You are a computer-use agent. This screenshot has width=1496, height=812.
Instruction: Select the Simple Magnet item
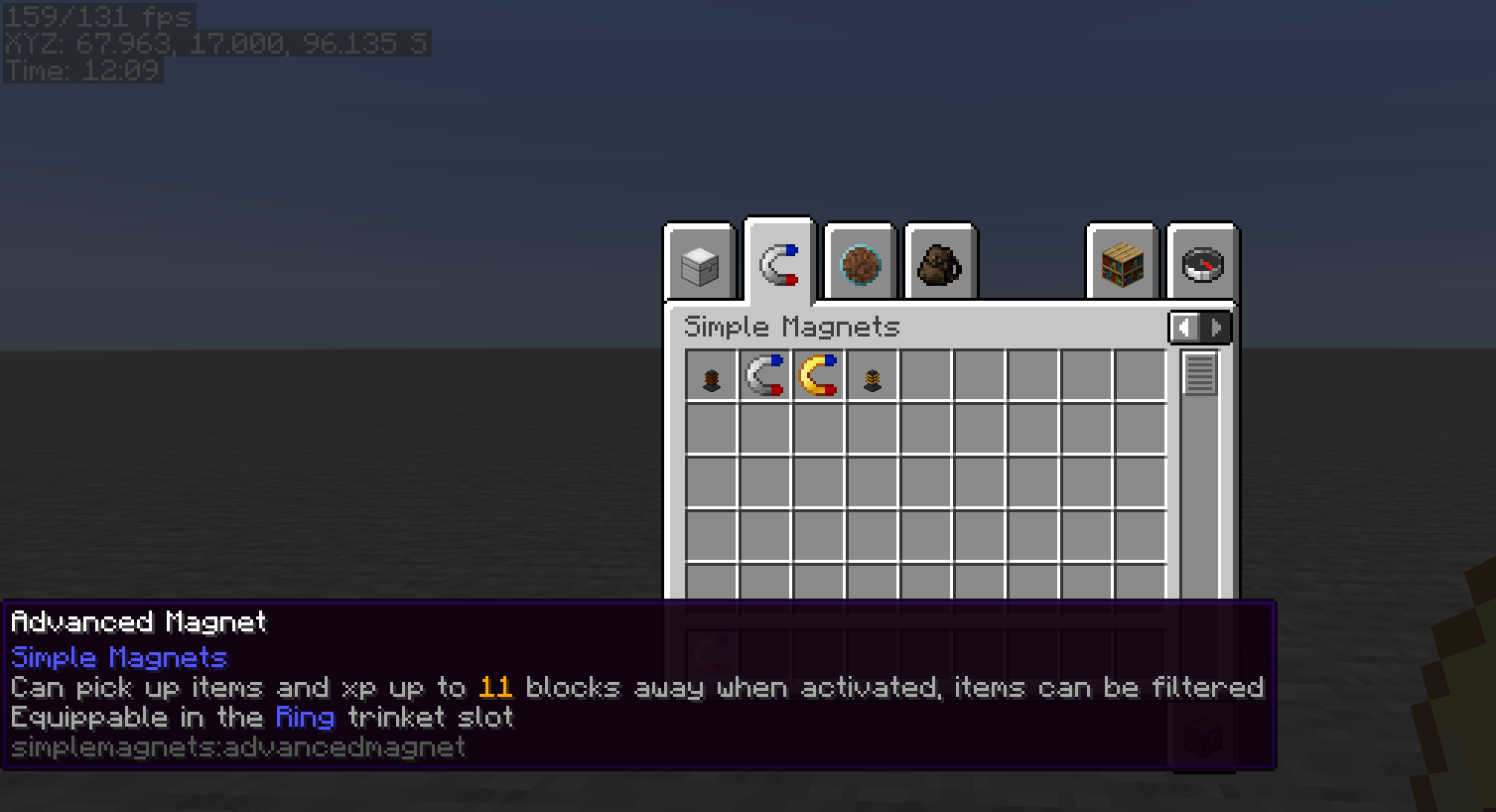[764, 375]
